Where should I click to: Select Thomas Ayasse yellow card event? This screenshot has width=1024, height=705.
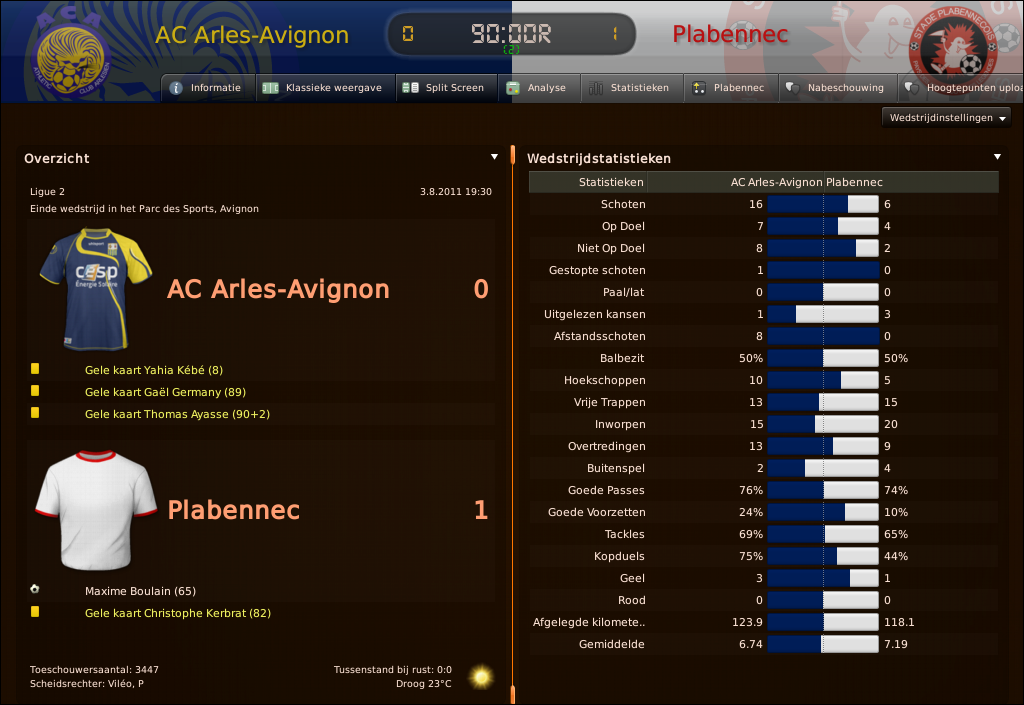click(177, 414)
